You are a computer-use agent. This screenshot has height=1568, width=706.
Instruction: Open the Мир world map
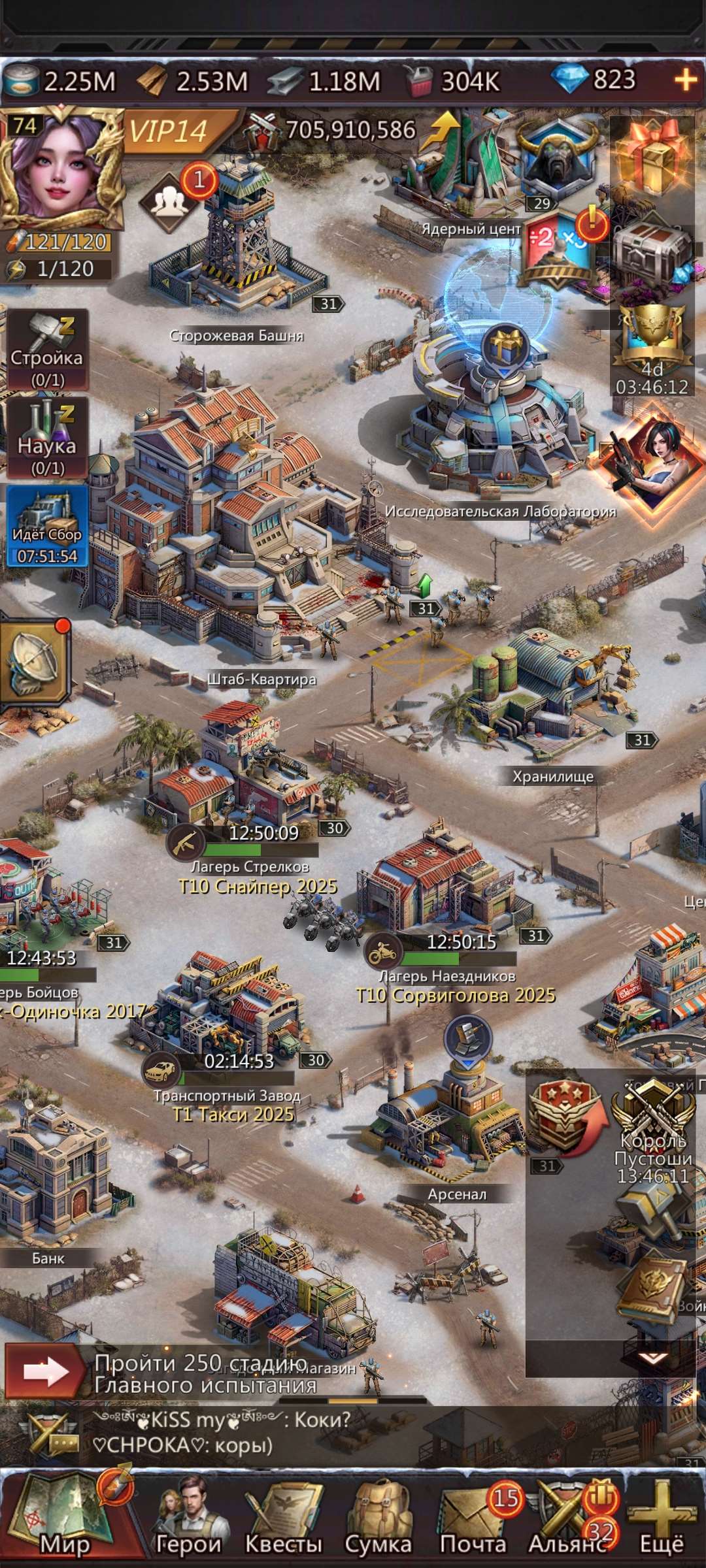point(62,1517)
